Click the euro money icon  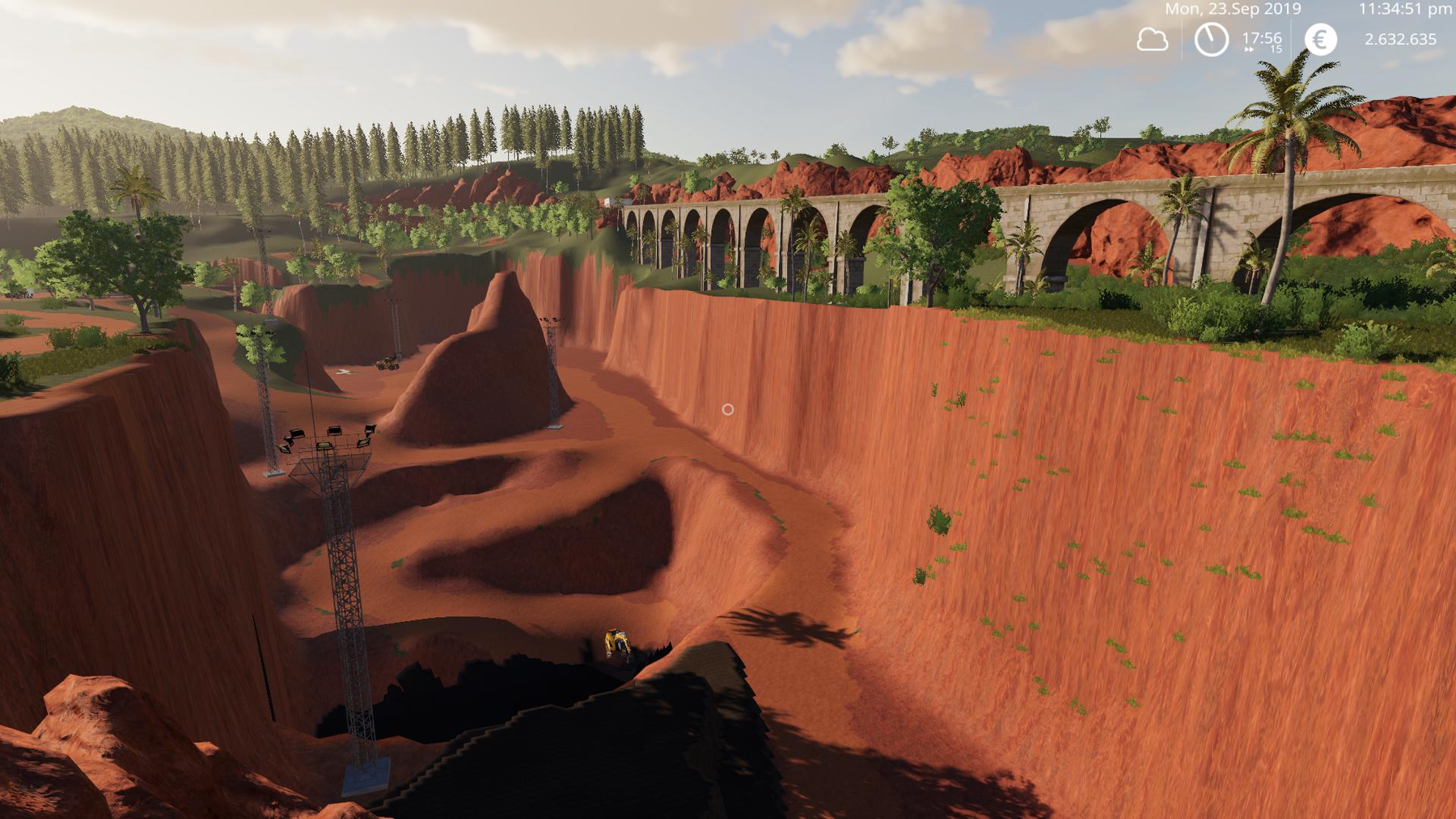[x=1320, y=40]
